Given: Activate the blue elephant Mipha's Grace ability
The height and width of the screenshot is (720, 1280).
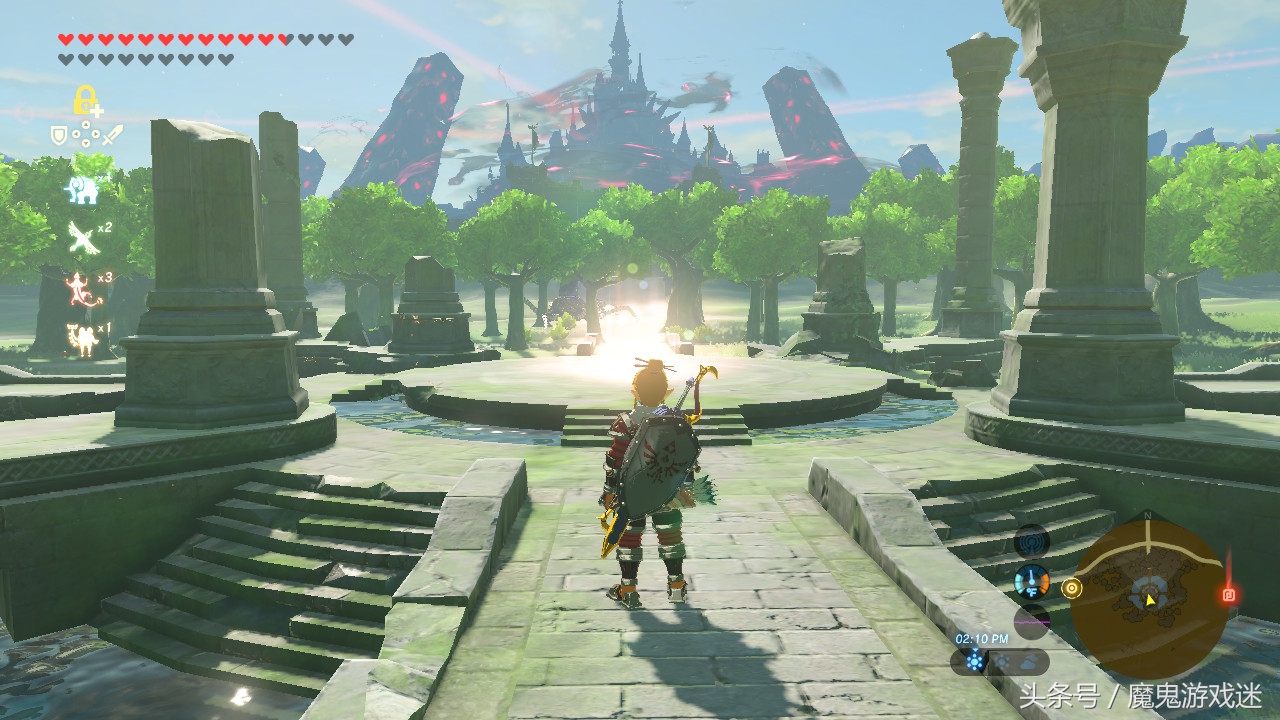Looking at the screenshot, I should click(x=83, y=188).
